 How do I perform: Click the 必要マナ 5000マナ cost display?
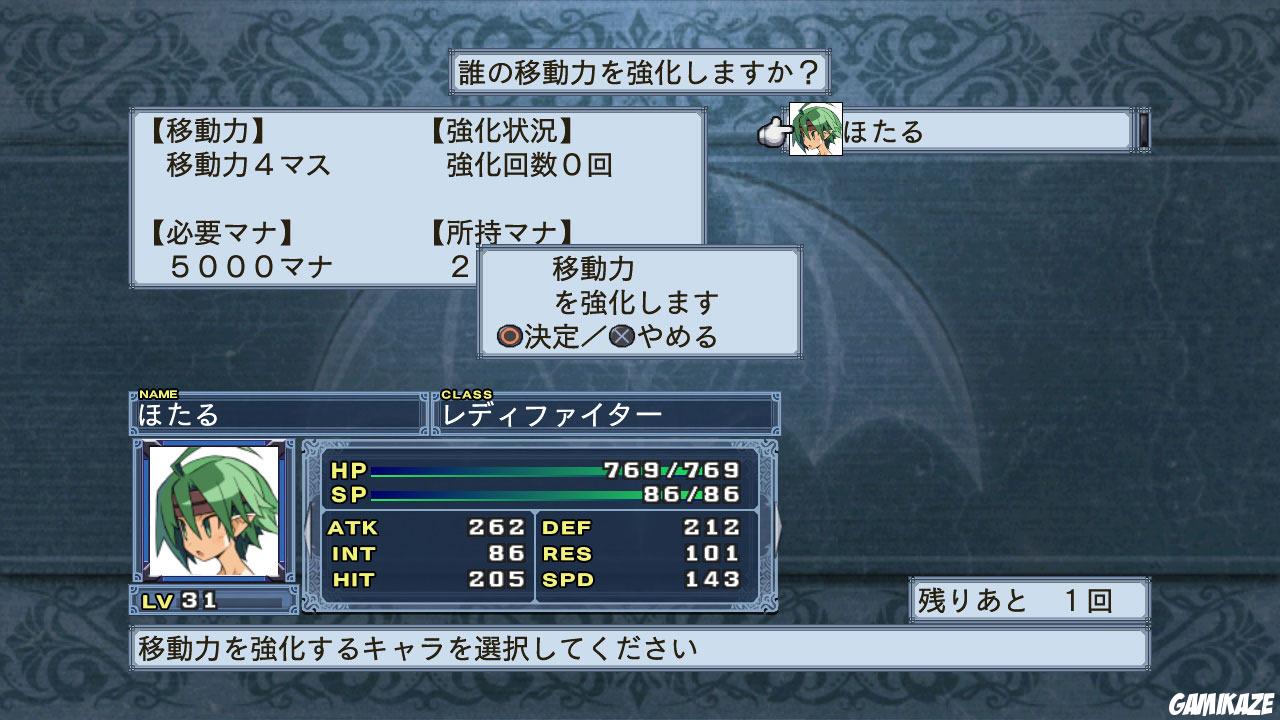tap(230, 250)
